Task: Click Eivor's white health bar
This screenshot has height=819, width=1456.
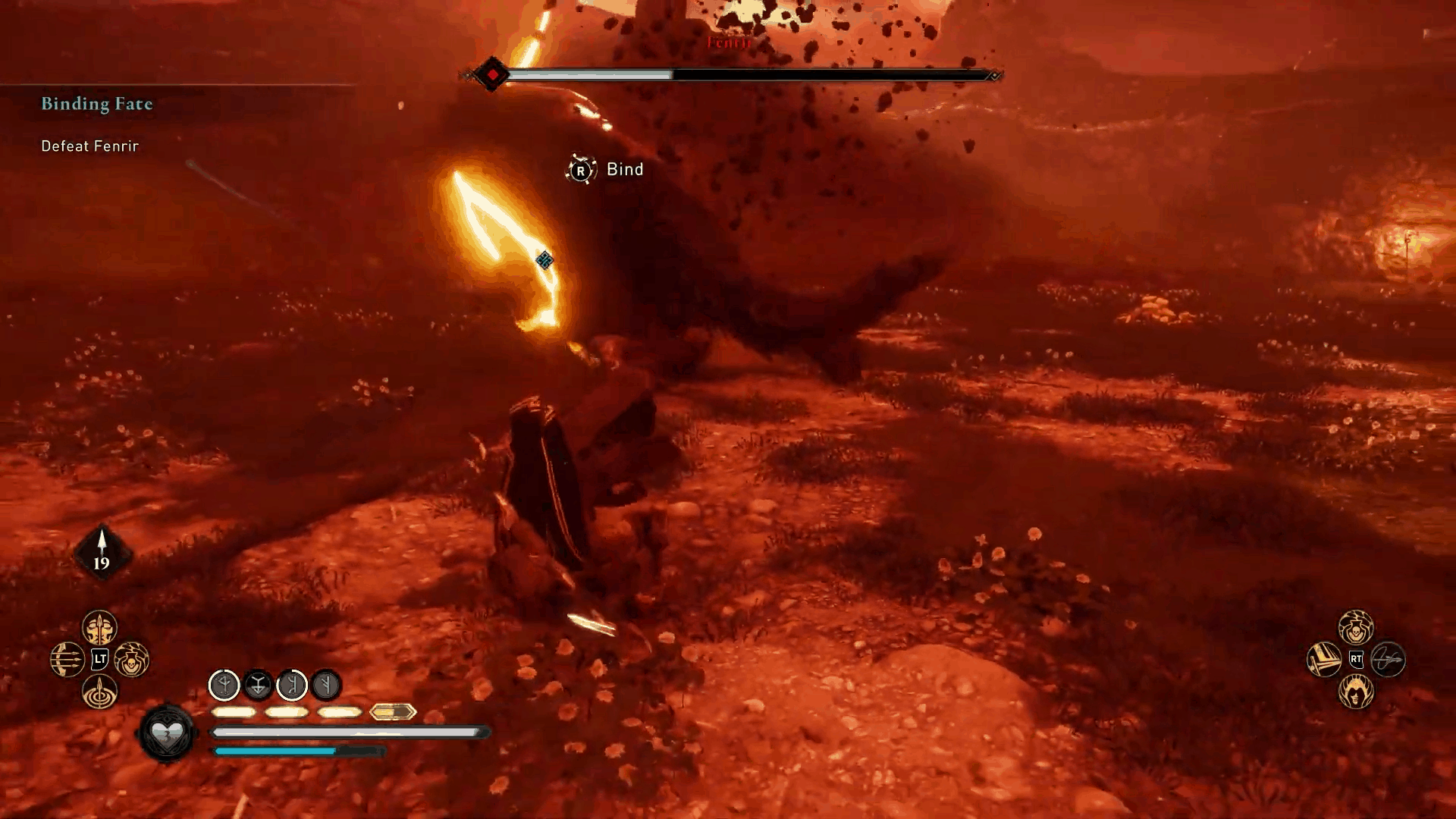Action: 349,732
